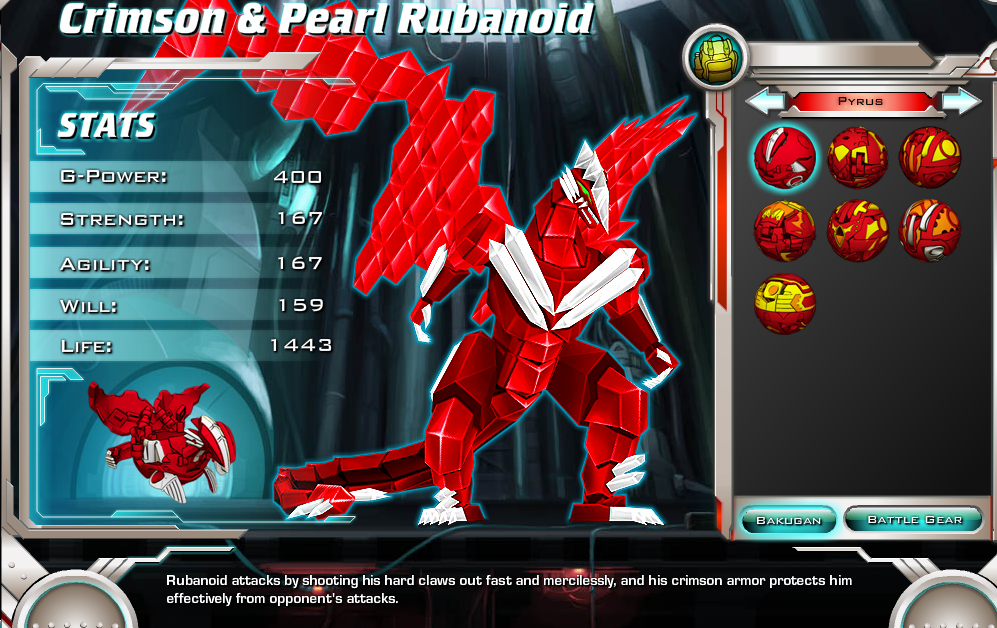The width and height of the screenshot is (997, 628).
Task: Switch to the Battle Gear tab
Action: point(914,520)
